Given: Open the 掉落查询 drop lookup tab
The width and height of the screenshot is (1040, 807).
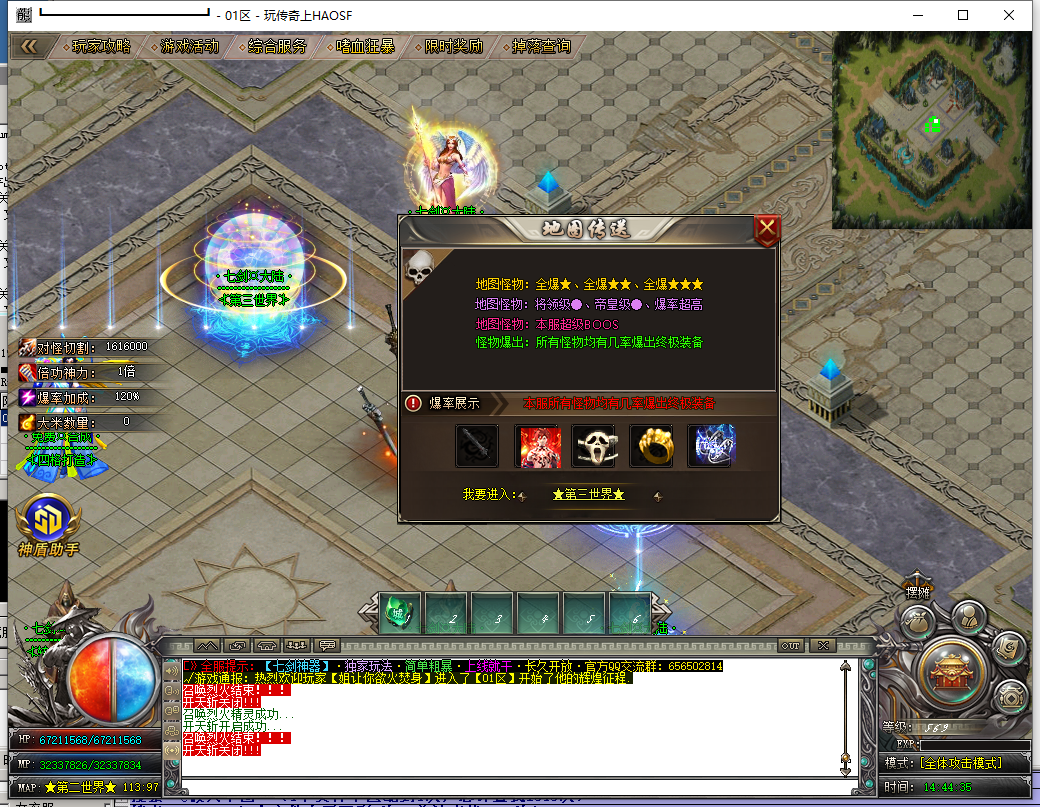Looking at the screenshot, I should 541,47.
